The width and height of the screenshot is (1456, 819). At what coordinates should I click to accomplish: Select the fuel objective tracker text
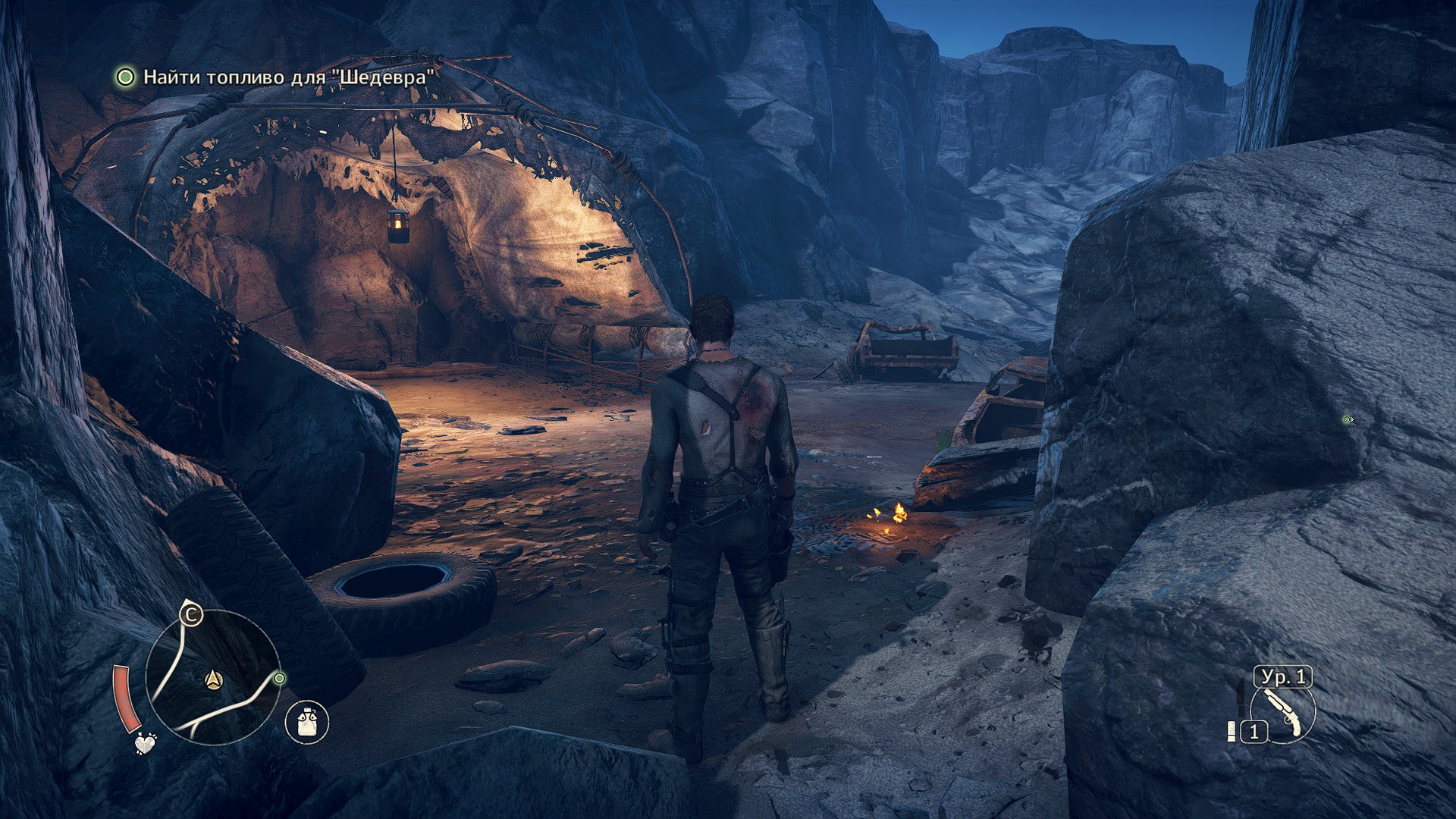coord(290,77)
